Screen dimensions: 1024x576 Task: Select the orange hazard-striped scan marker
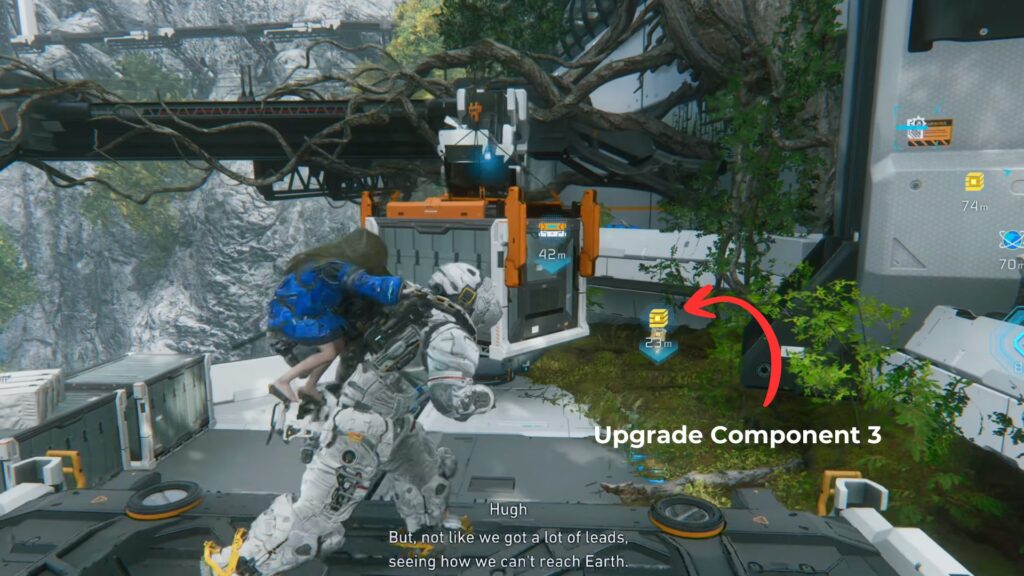[930, 132]
